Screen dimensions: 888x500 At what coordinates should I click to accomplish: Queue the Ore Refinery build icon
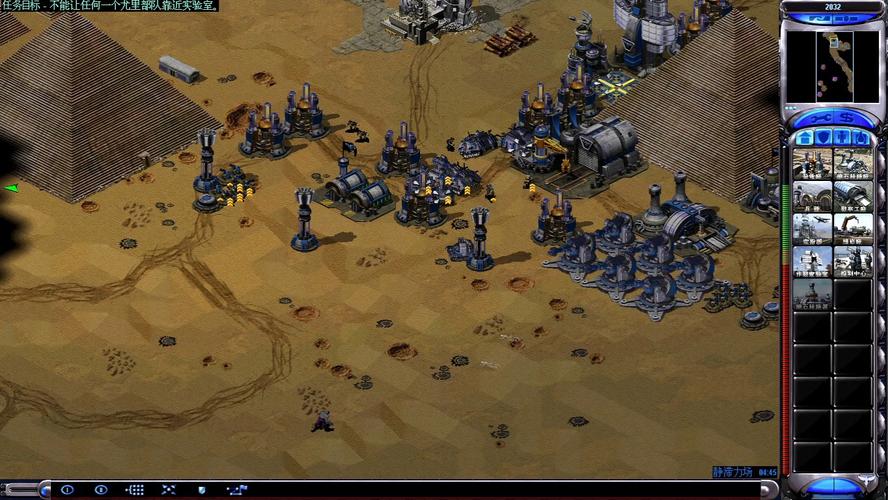pyautogui.click(x=852, y=164)
